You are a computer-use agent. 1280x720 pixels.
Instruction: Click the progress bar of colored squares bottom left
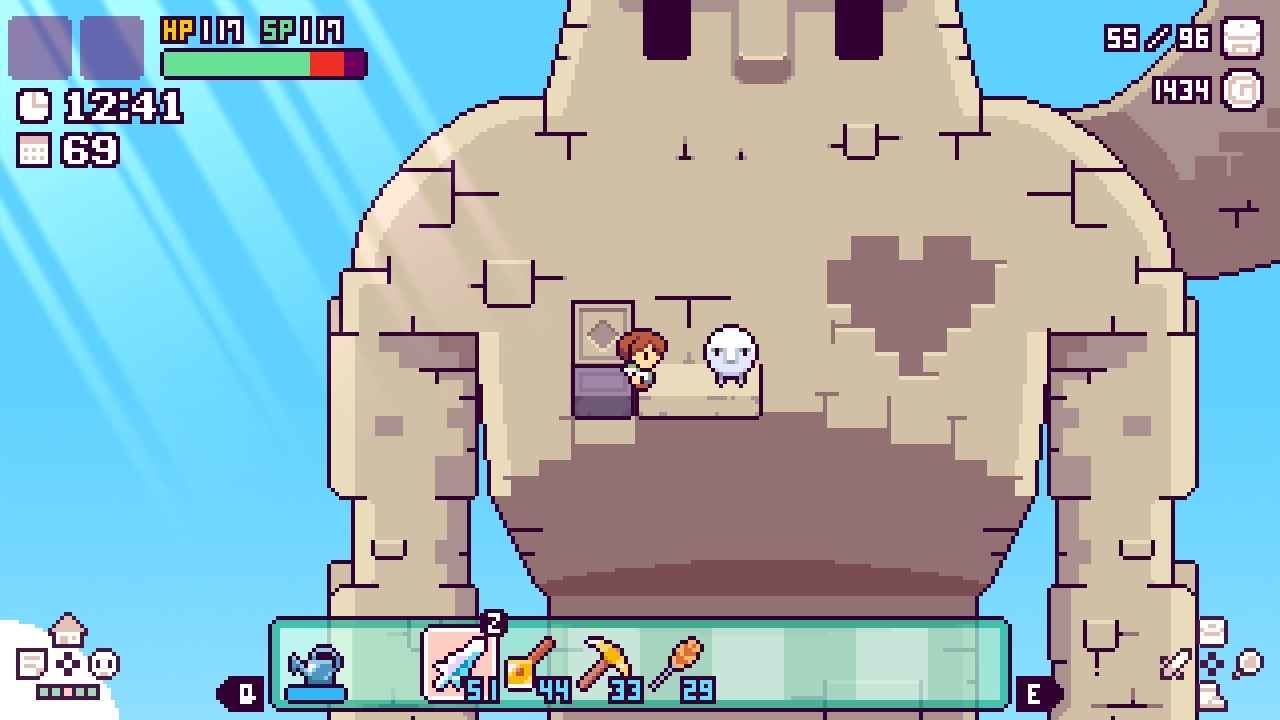click(66, 692)
